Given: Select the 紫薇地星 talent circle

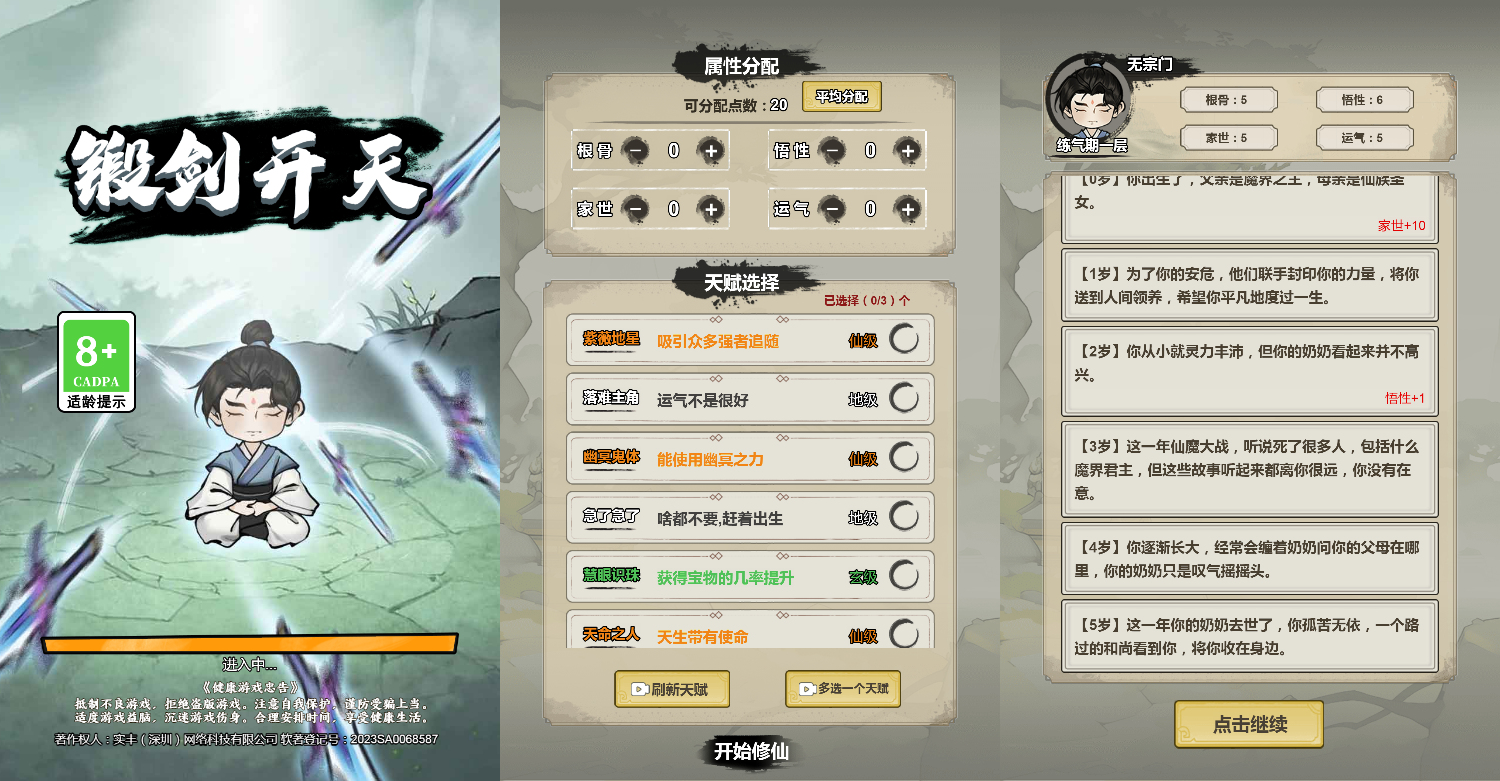Looking at the screenshot, I should (x=903, y=340).
